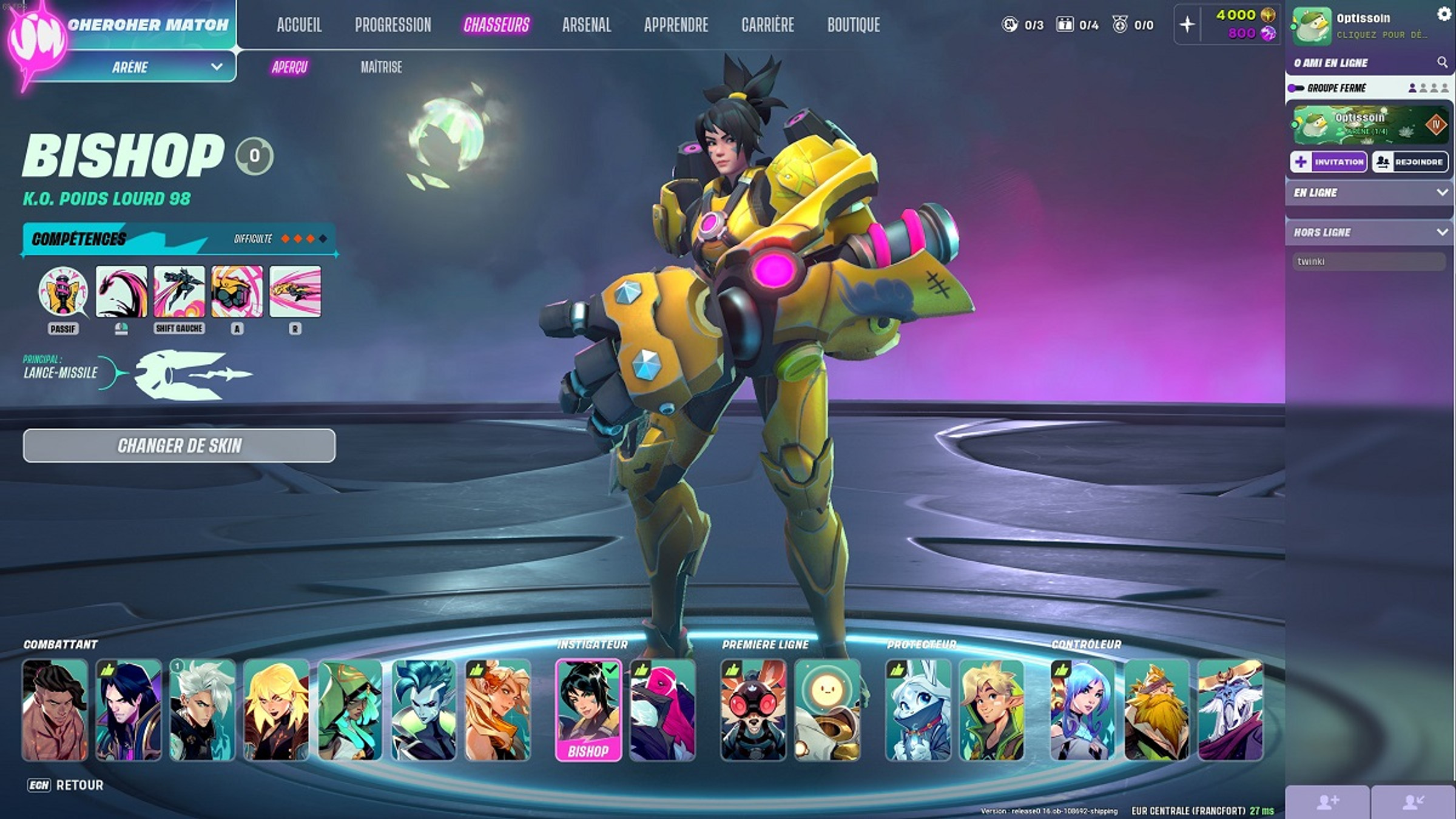
Task: Click the Rejoindre button
Action: (x=1410, y=162)
